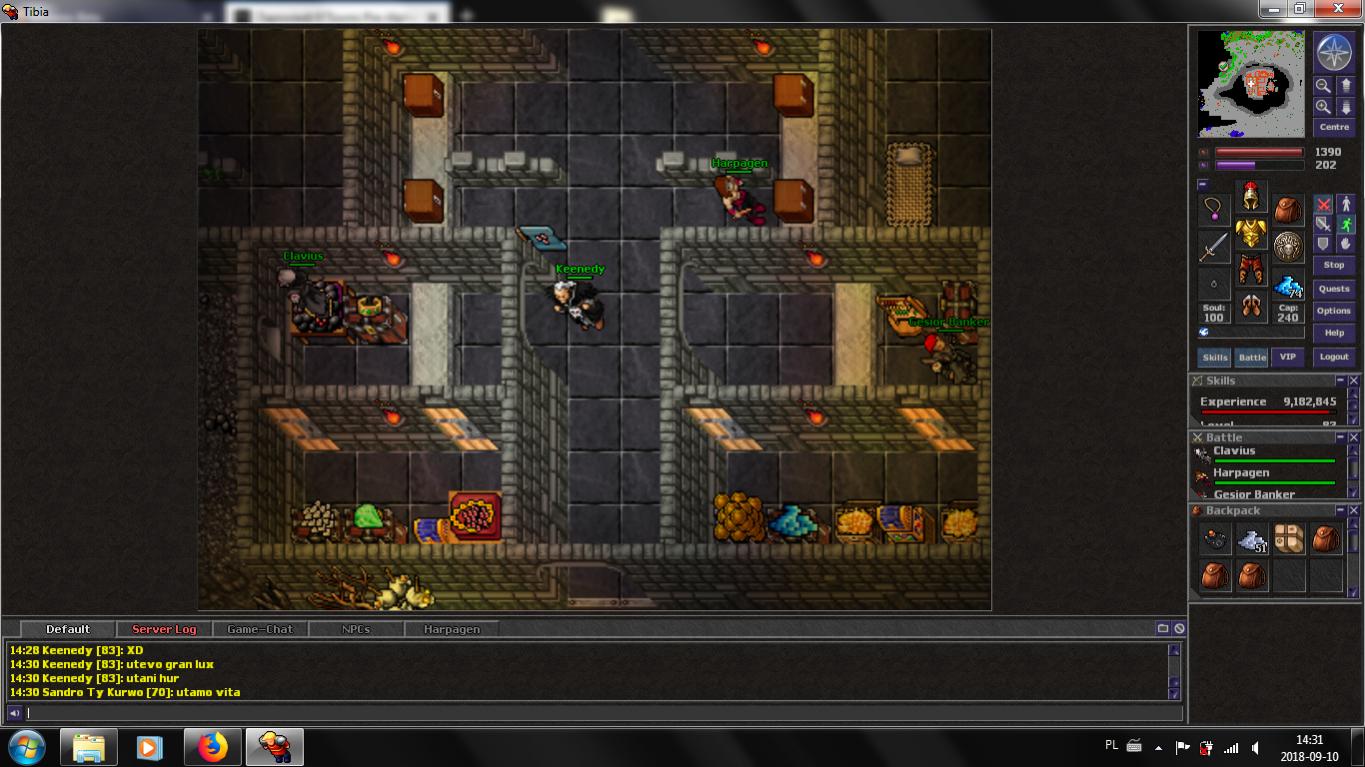Open the VIP list

[x=1288, y=357]
